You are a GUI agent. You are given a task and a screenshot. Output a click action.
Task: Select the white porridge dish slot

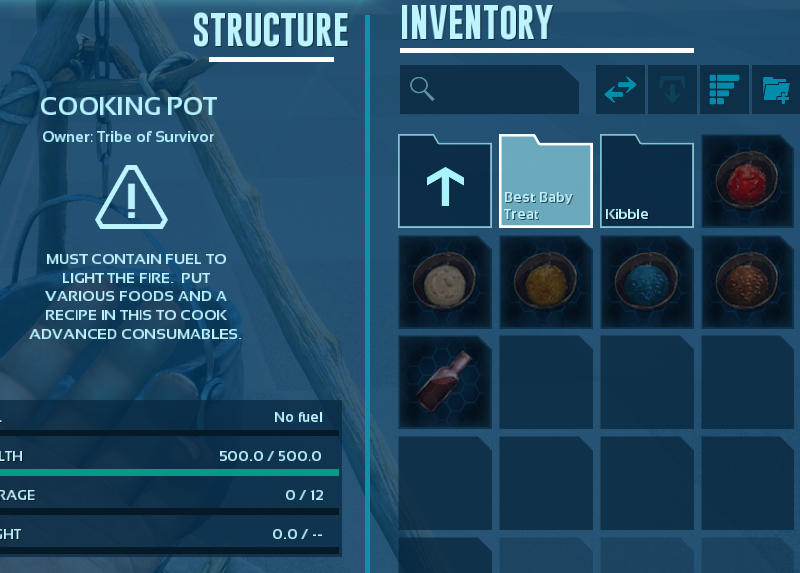click(445, 282)
